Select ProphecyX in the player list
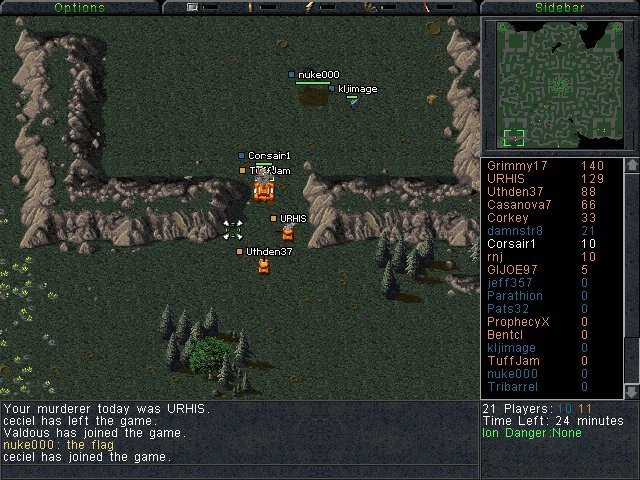 coord(518,322)
